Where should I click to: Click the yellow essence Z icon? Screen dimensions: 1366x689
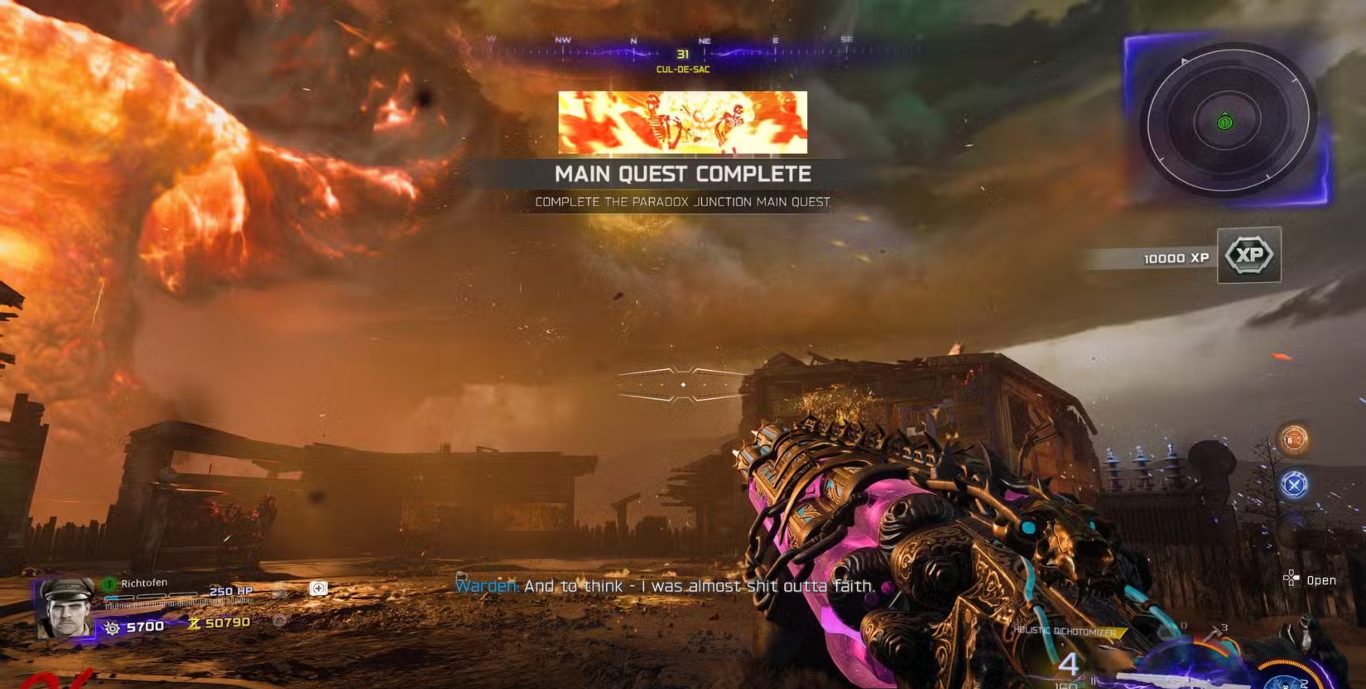pos(195,623)
